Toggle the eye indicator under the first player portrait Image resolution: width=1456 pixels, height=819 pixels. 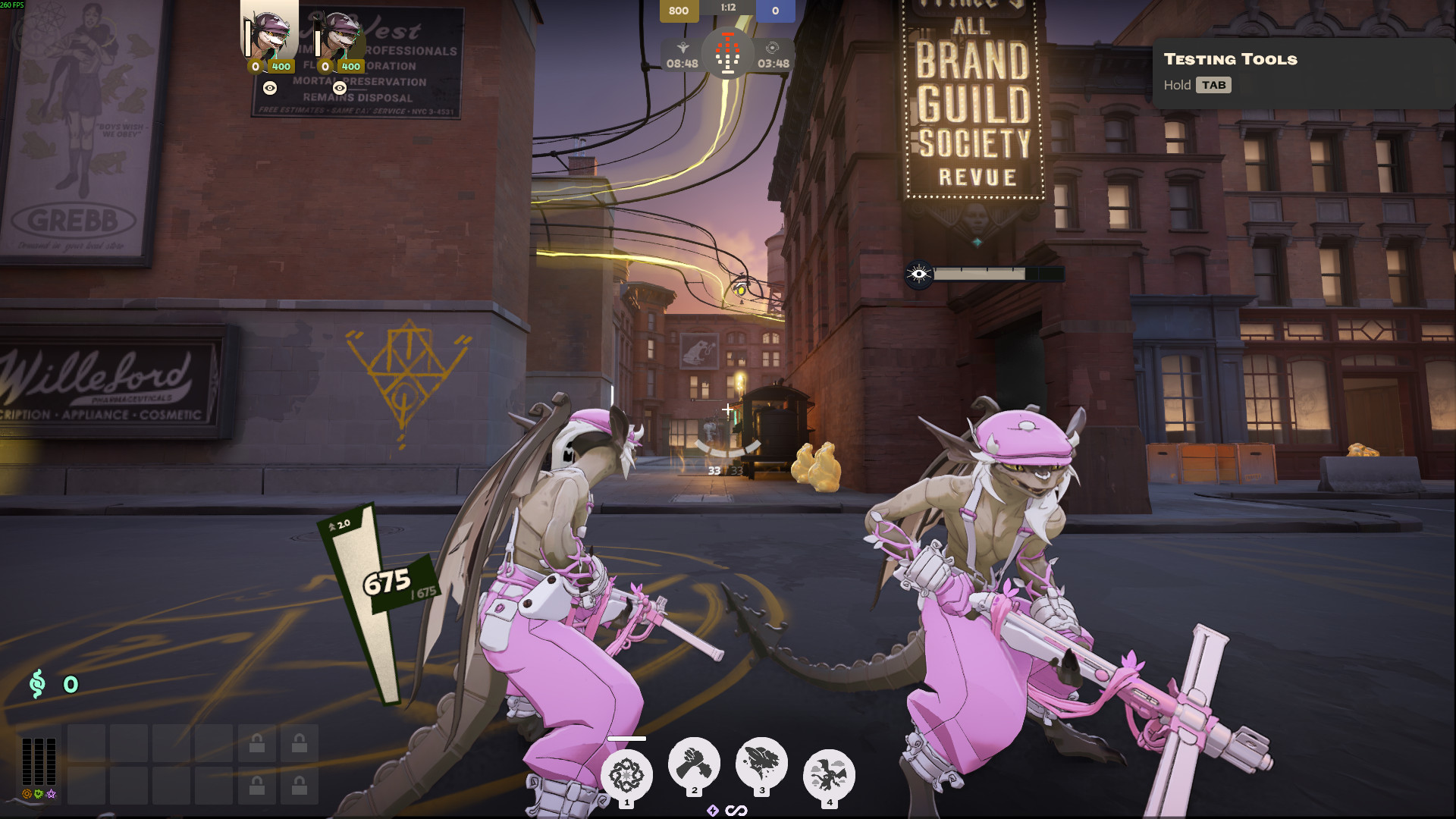[x=269, y=89]
